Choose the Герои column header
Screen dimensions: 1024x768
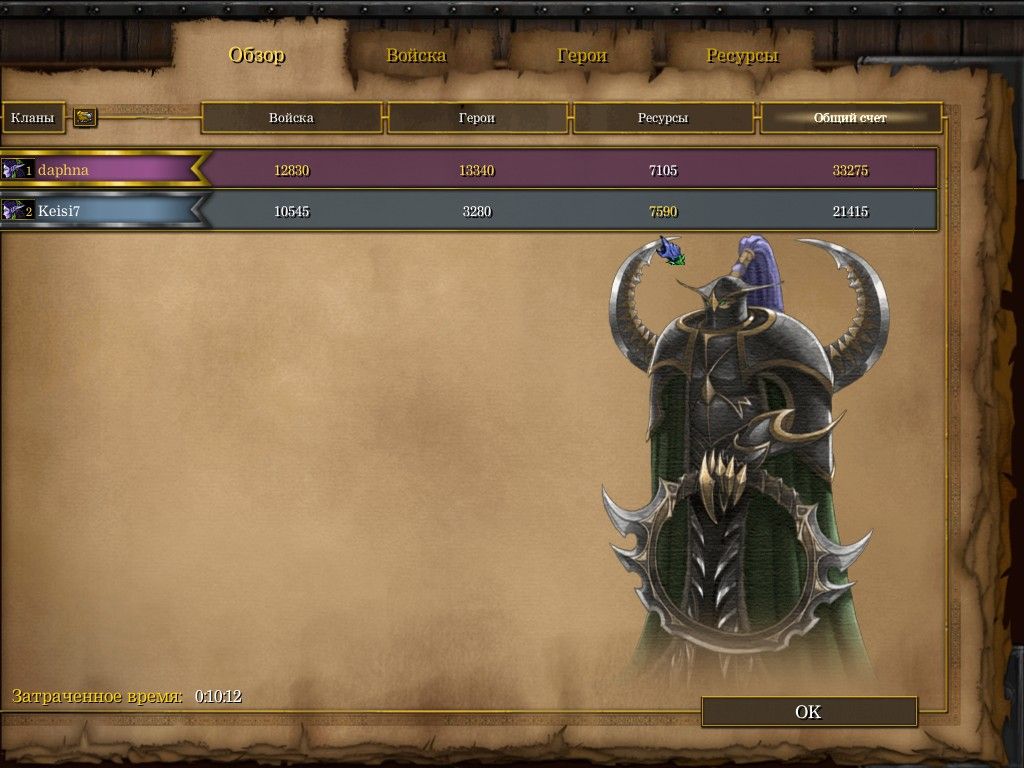point(477,118)
